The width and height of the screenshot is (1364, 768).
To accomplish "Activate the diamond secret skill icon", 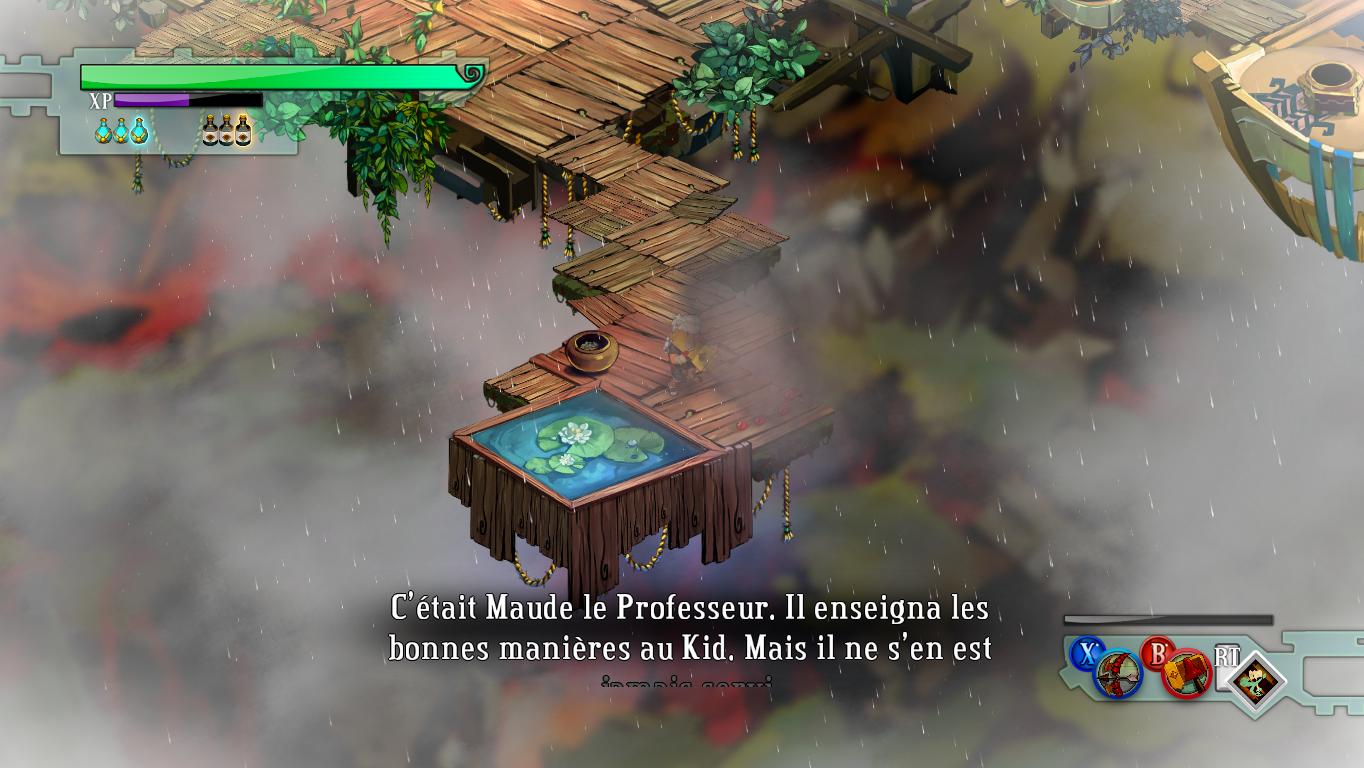I will click(1256, 683).
